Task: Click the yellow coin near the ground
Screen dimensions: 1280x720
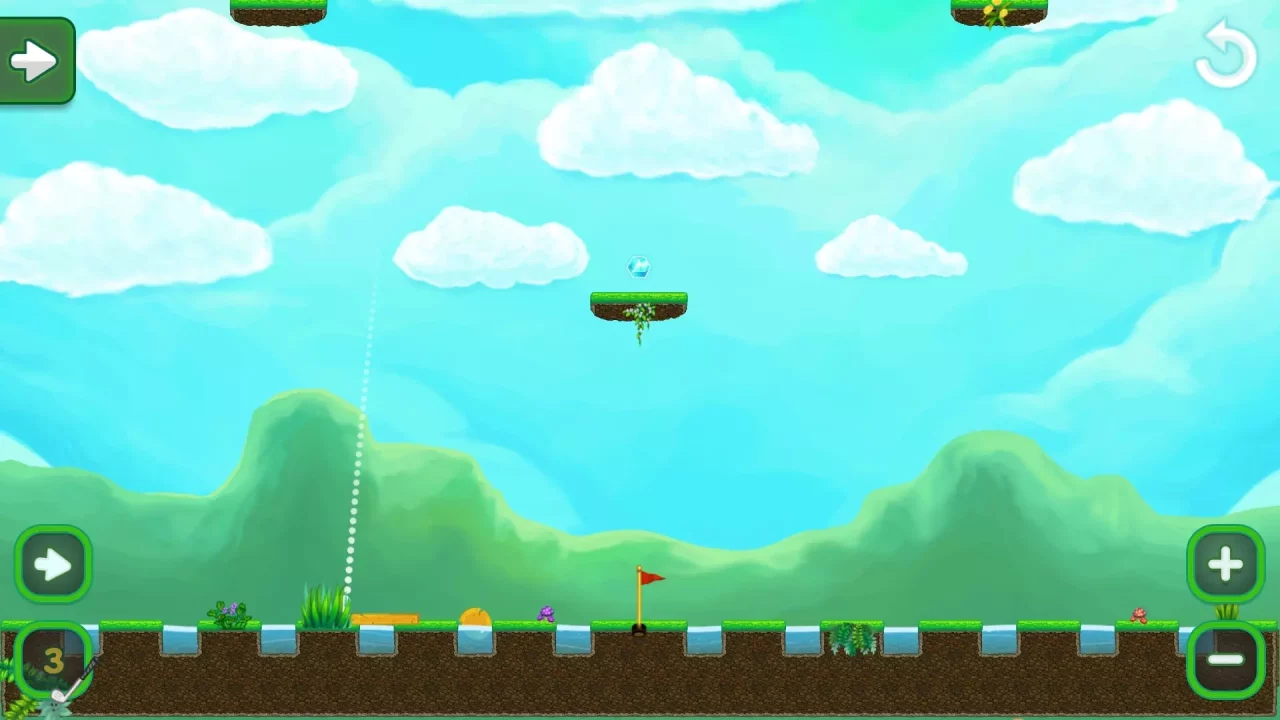Action: (474, 617)
